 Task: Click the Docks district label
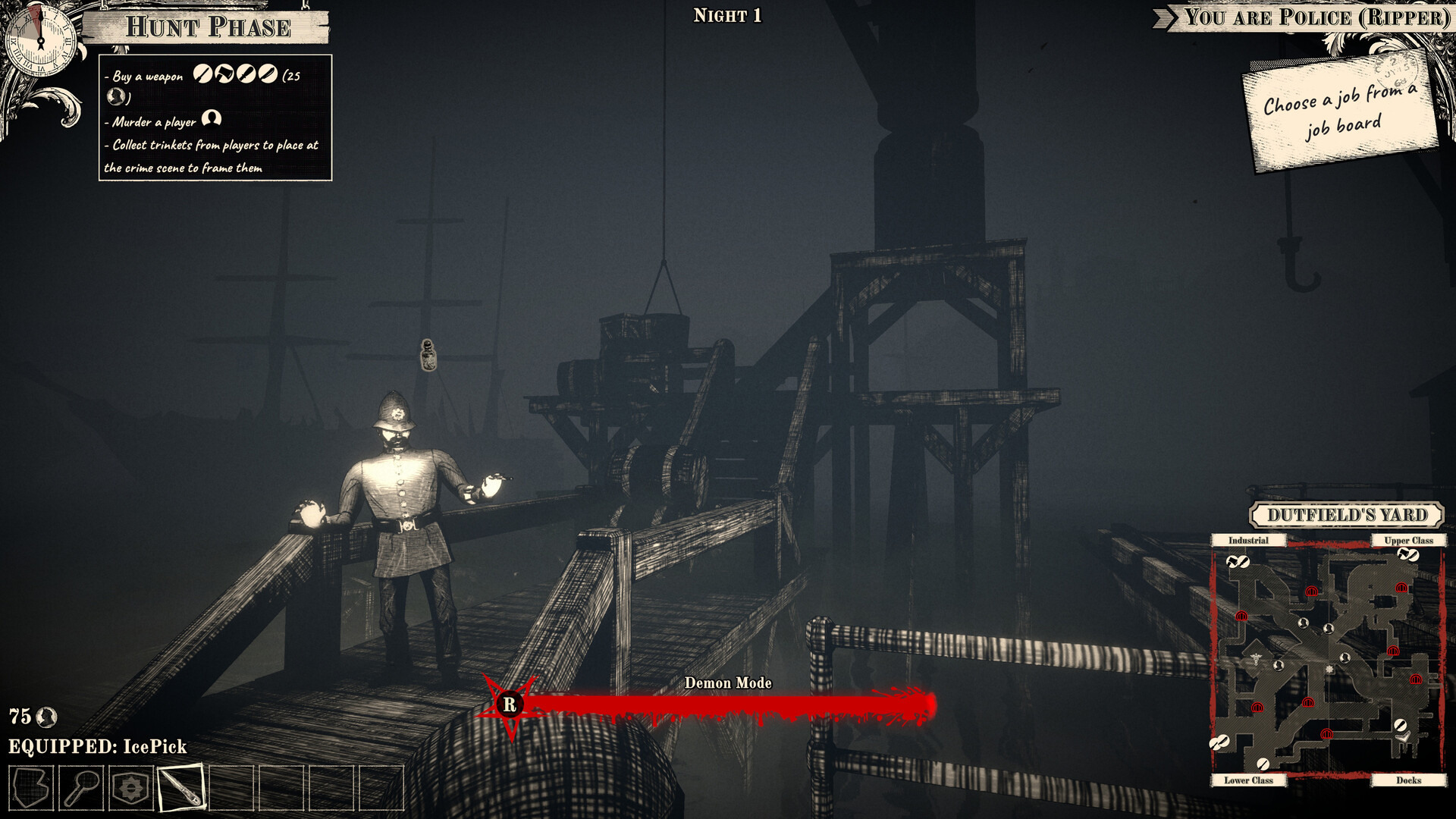(x=1408, y=780)
